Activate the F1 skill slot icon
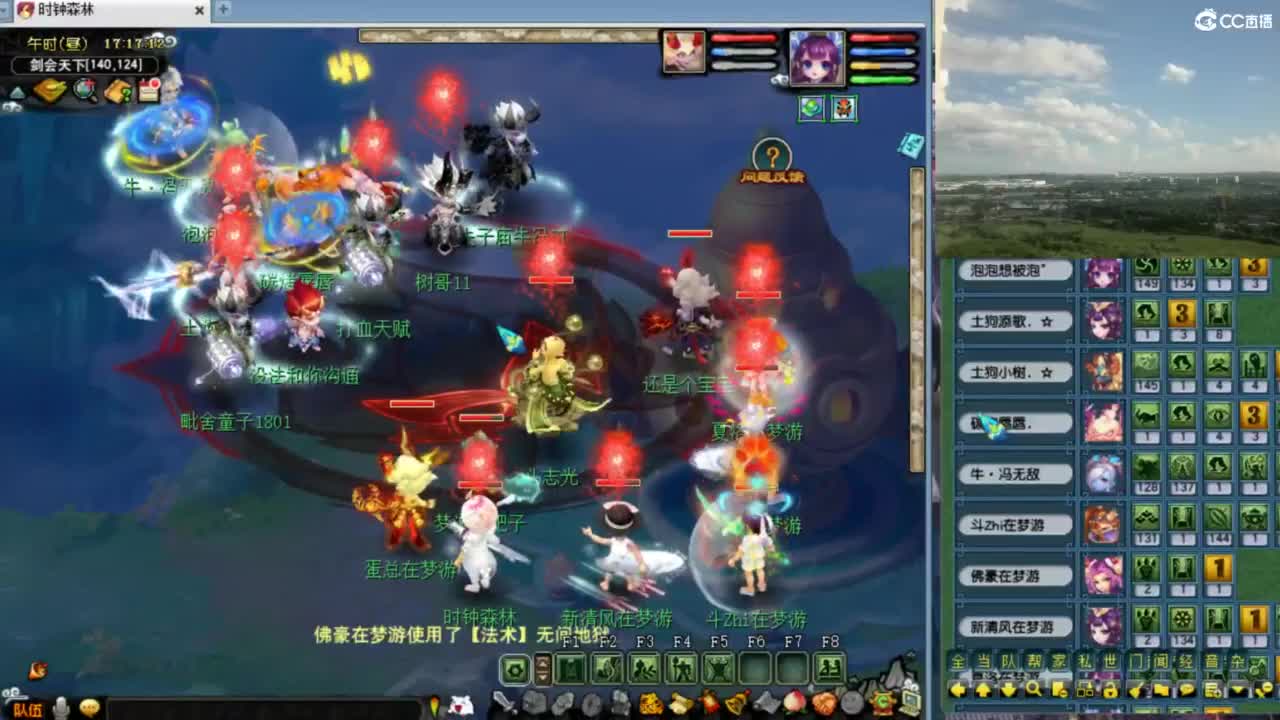Viewport: 1280px width, 720px height. pyautogui.click(x=569, y=669)
